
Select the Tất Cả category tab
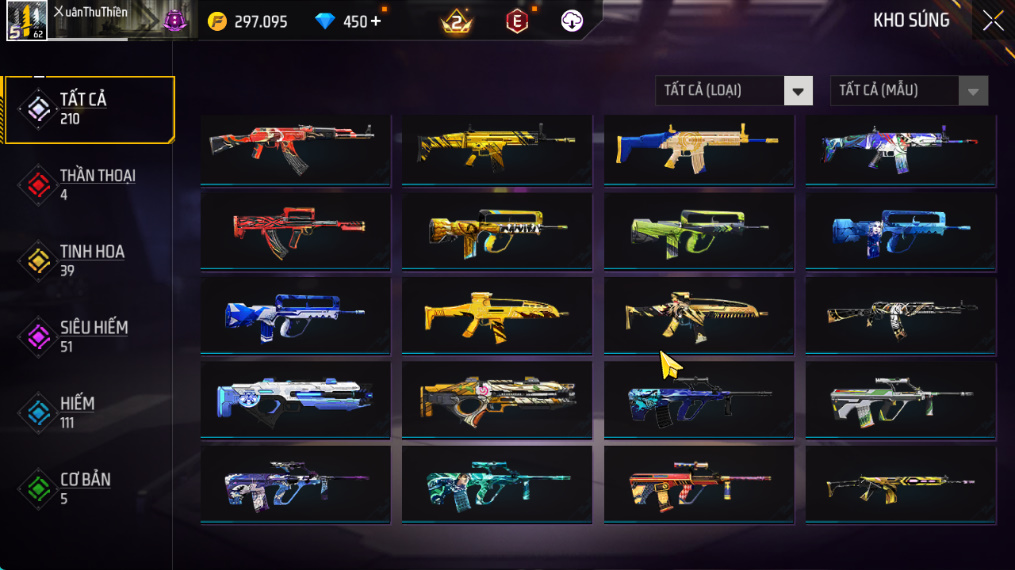(90, 108)
